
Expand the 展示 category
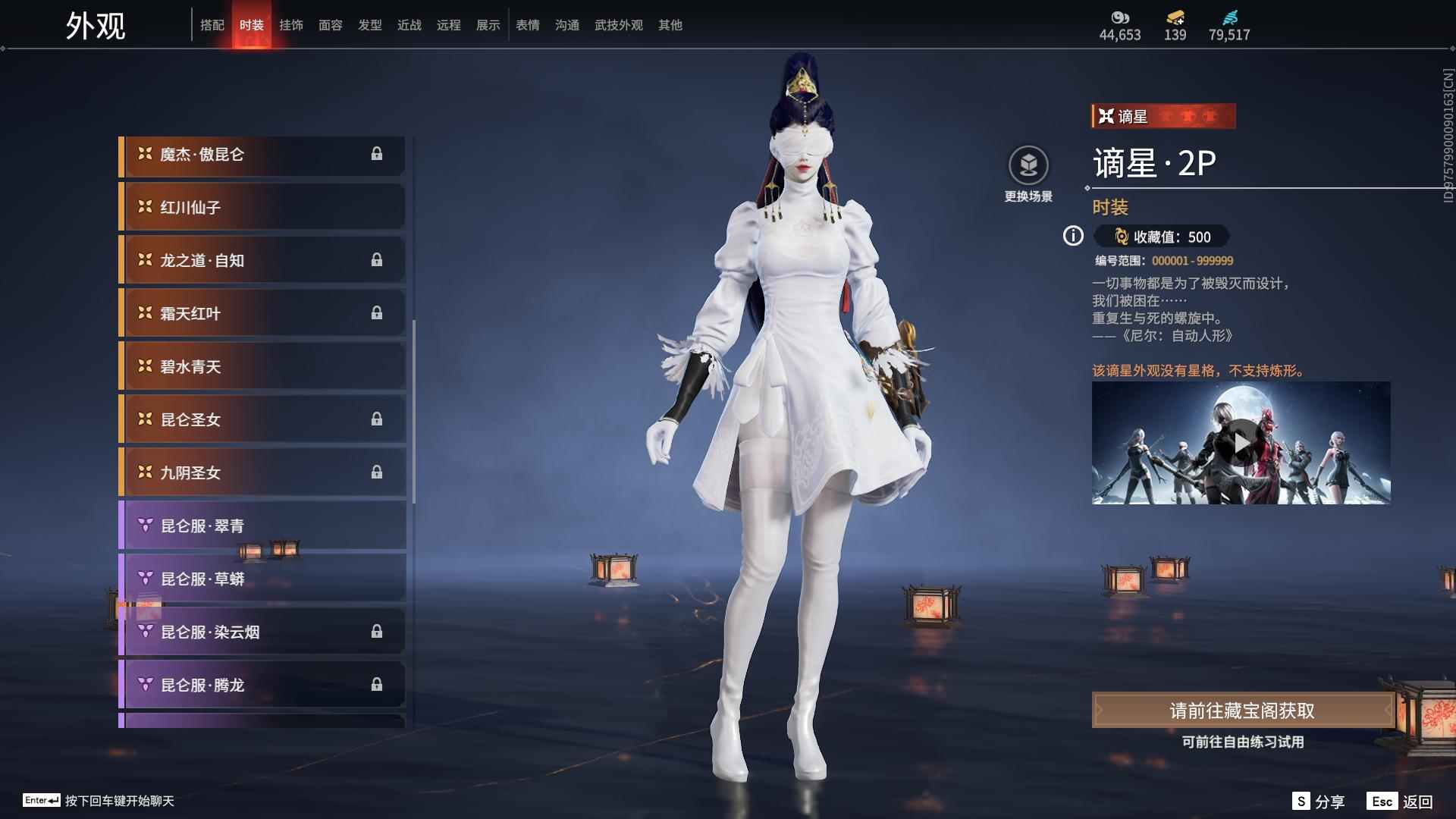point(488,24)
